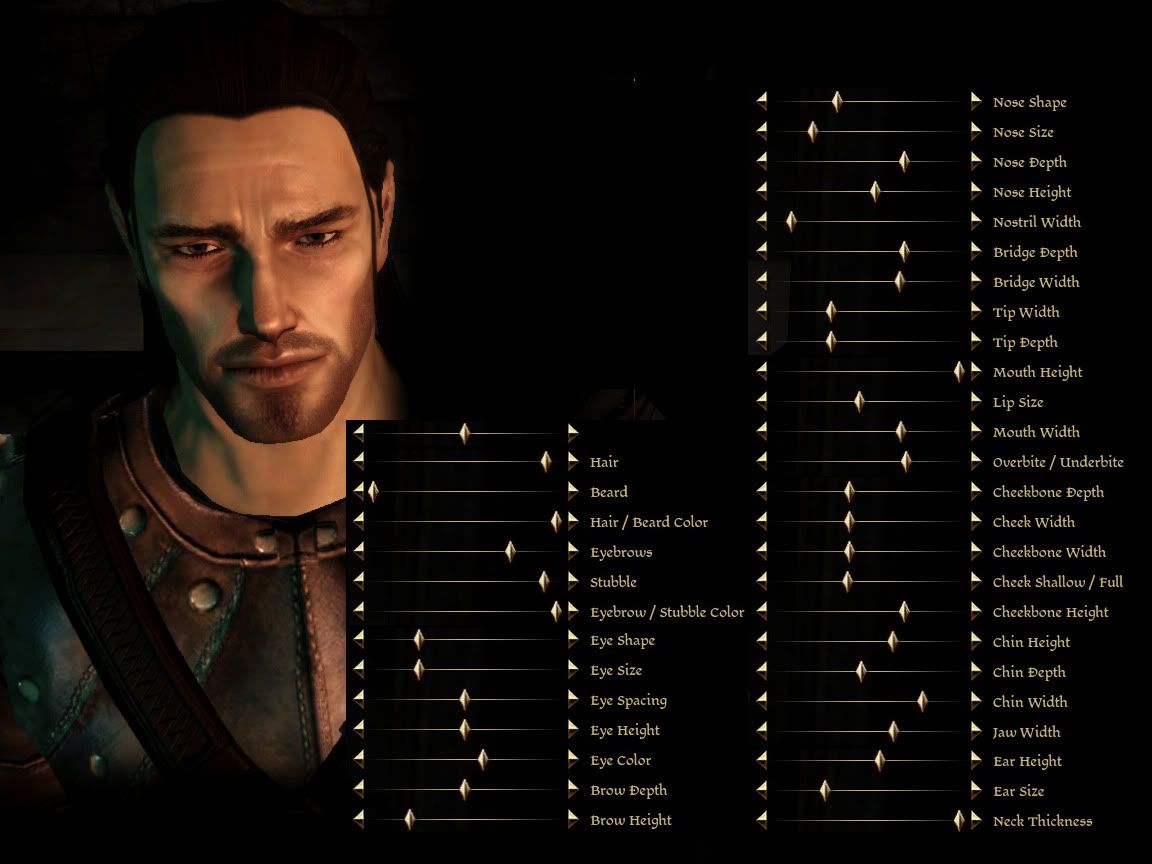
Task: Adjust the Nostril Width slider handle
Action: pyautogui.click(x=791, y=221)
